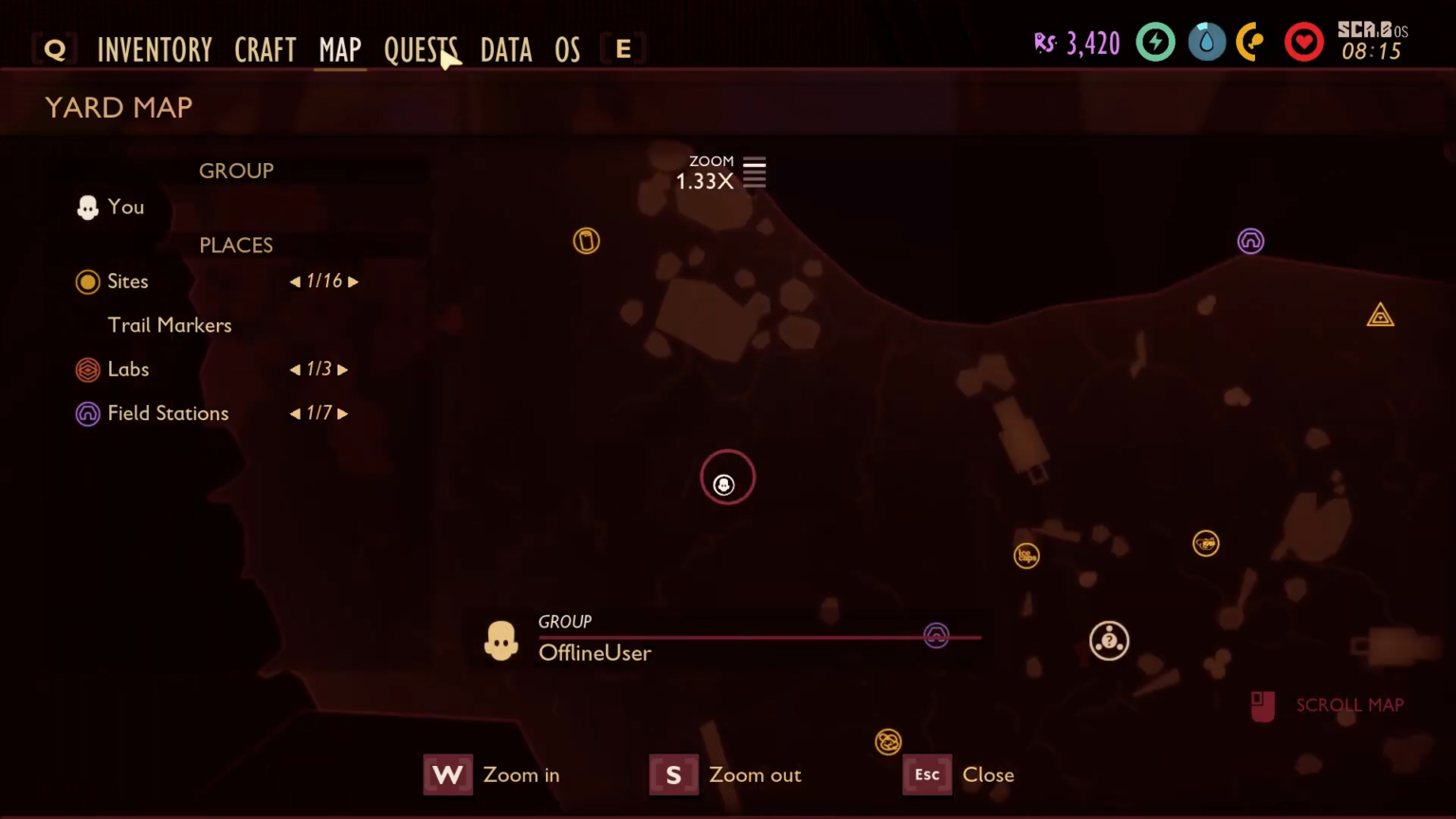Click the left arrow beside Labs 1/3

tap(294, 370)
